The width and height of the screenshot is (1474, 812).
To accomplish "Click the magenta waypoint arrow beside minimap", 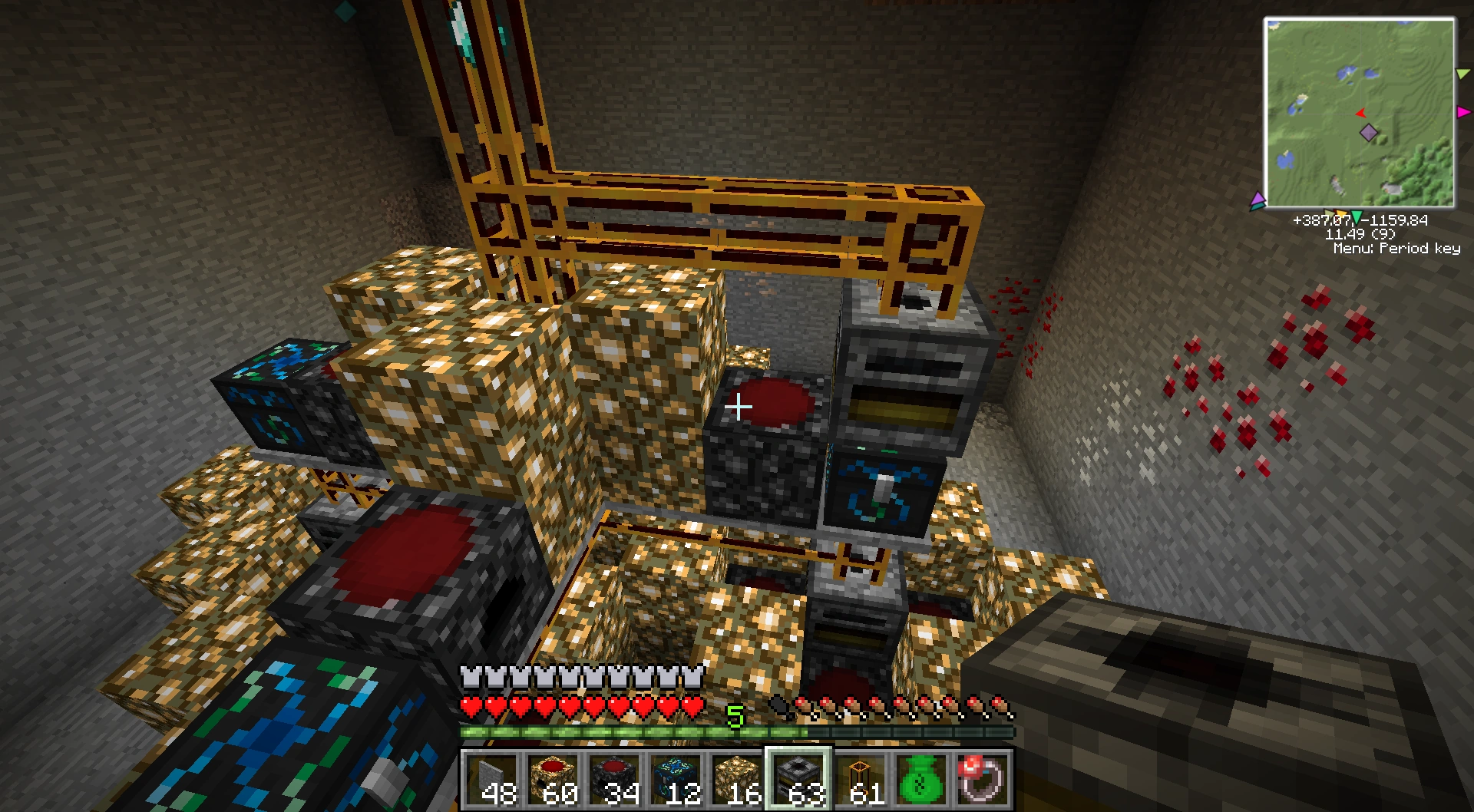I will 1463,112.
